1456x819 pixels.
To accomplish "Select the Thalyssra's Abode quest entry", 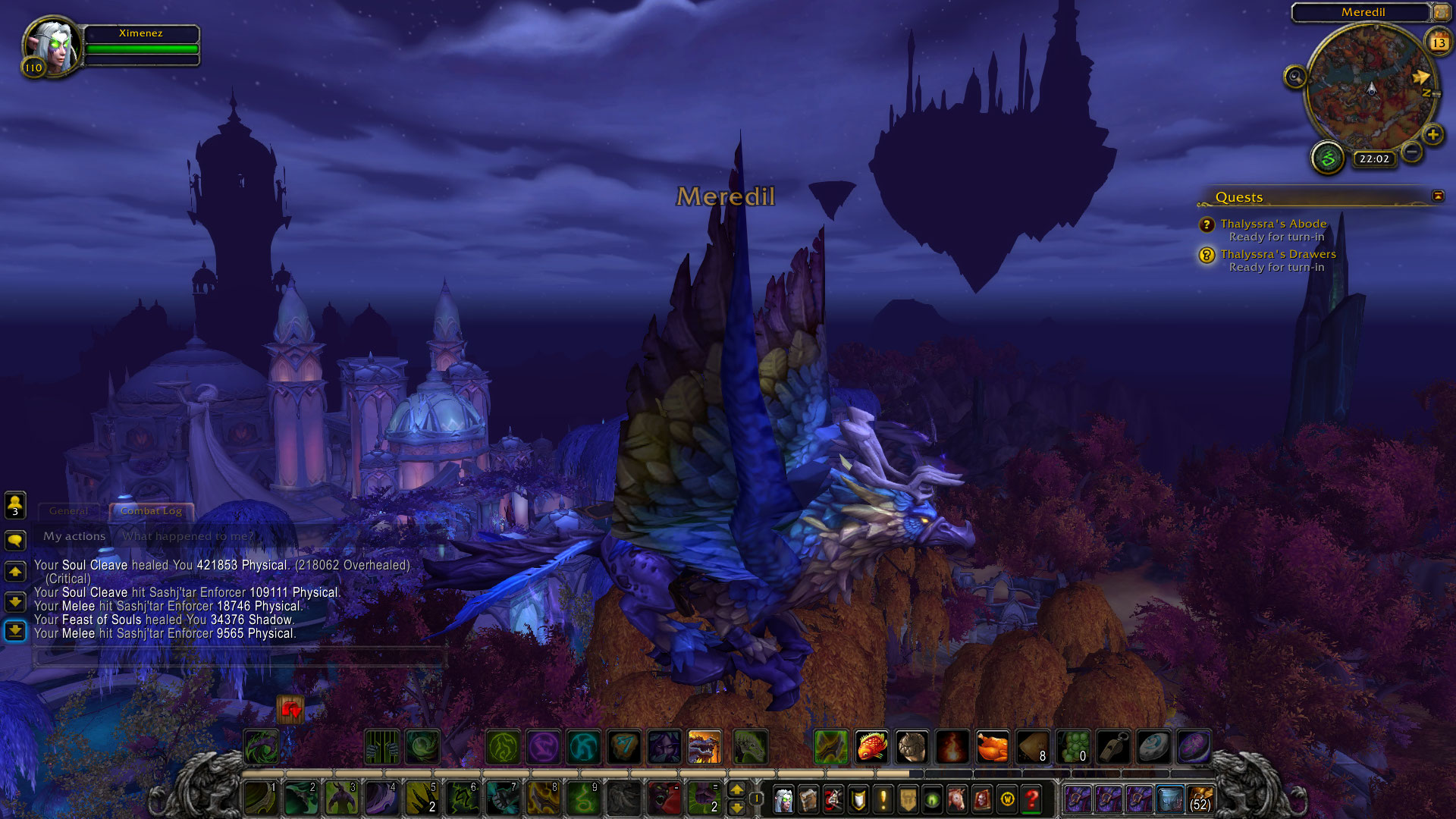I will [x=1273, y=224].
